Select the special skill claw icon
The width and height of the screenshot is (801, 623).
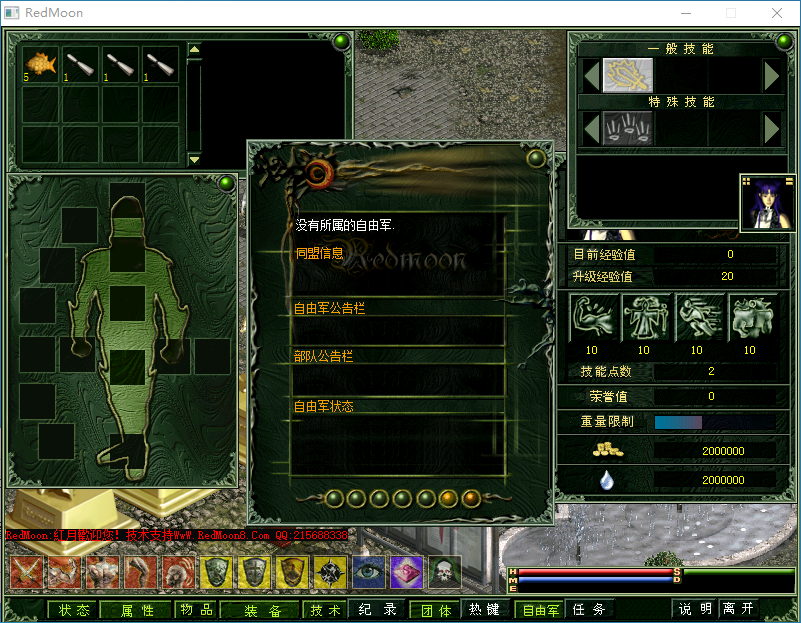629,127
